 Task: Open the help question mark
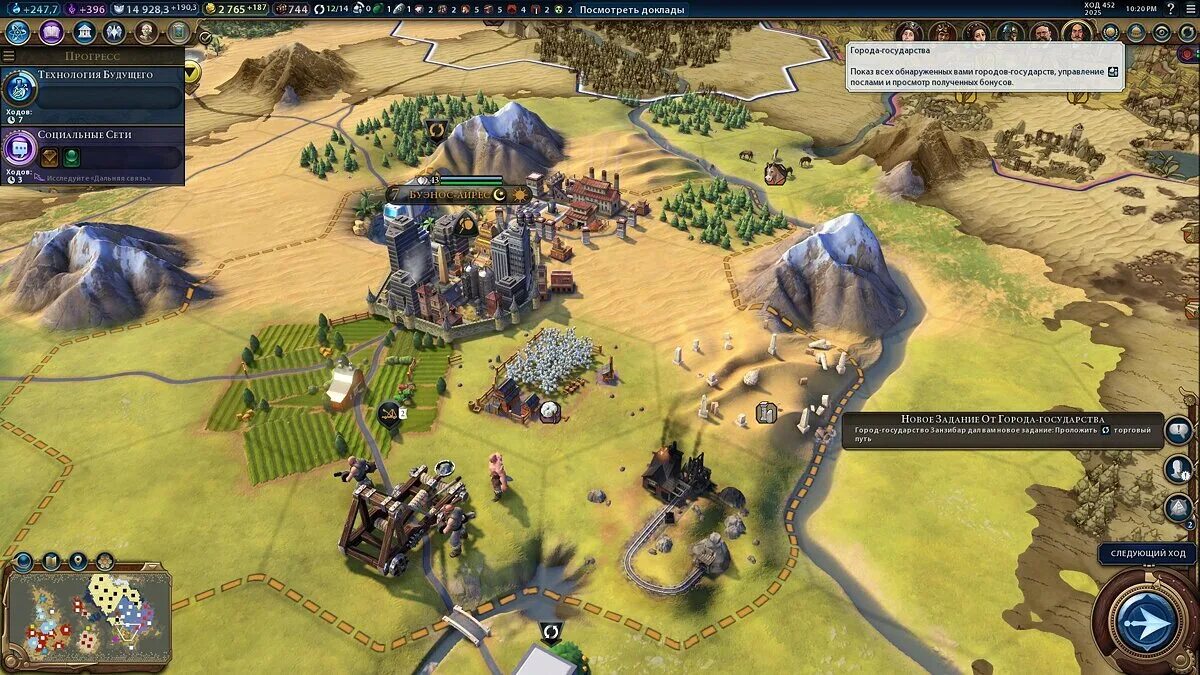point(1170,9)
